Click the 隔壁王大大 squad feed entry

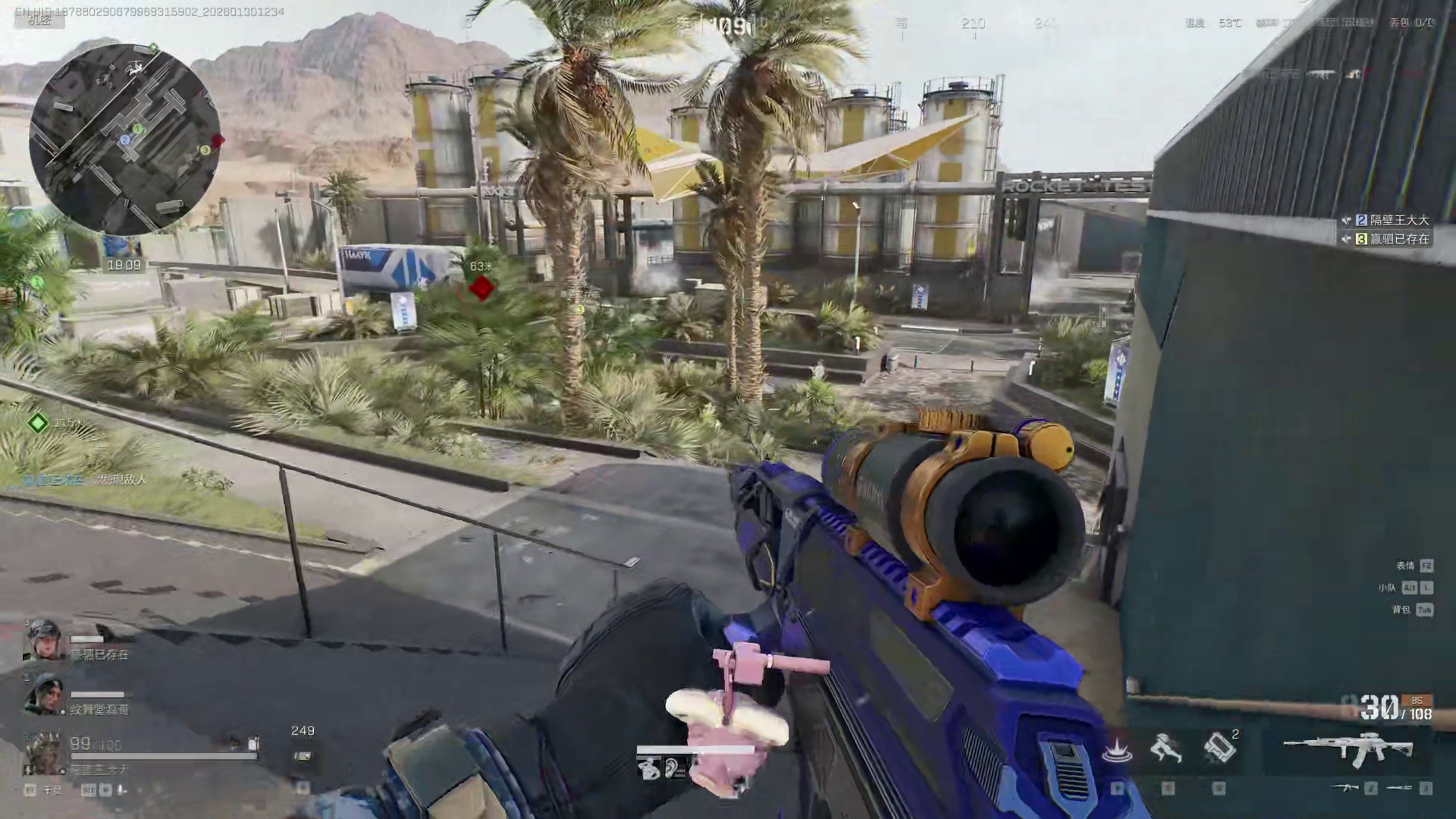1392,220
